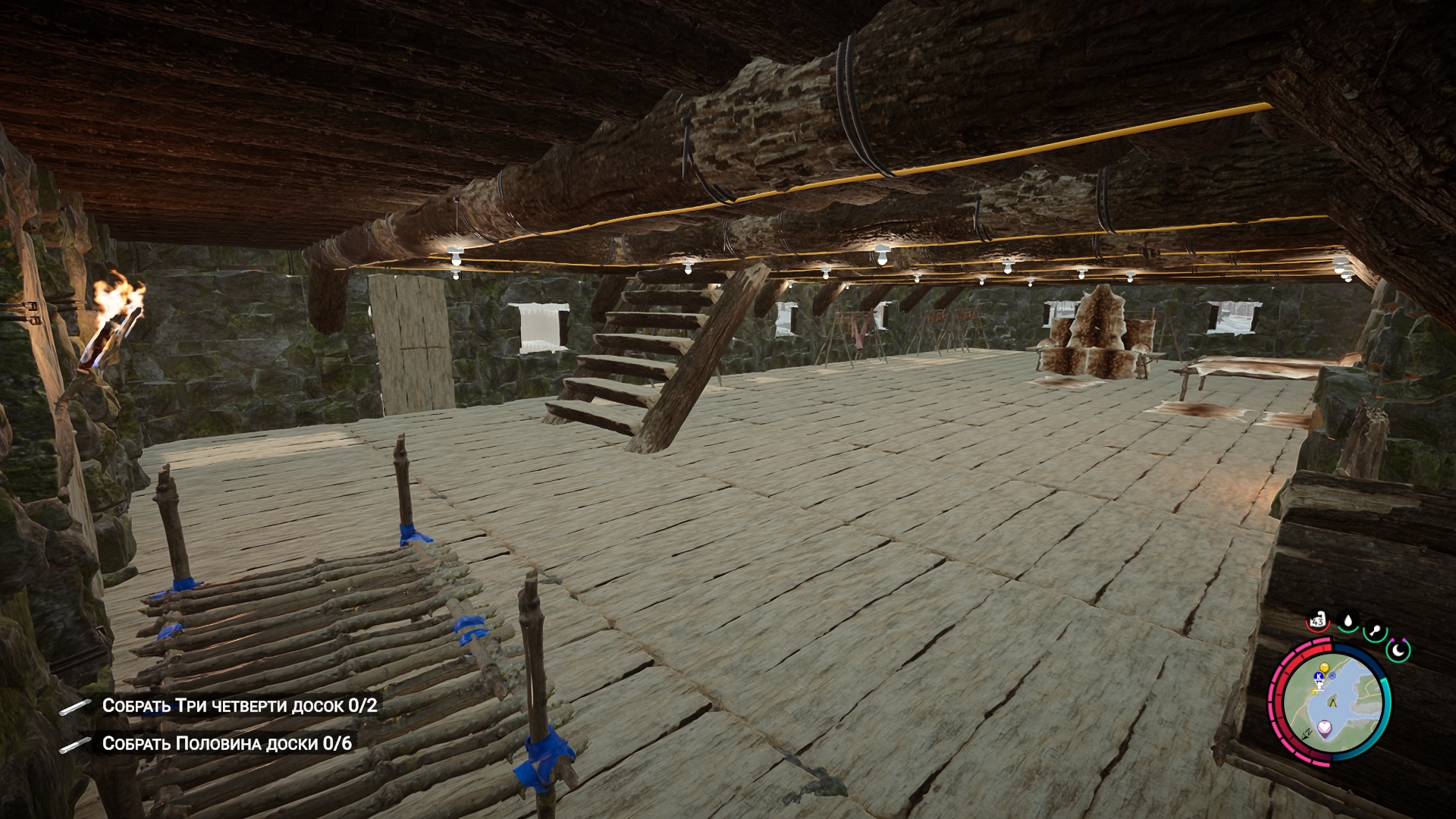1456x819 pixels.
Task: Click the "Собрать Три четверти досок" objective
Action: [x=239, y=706]
